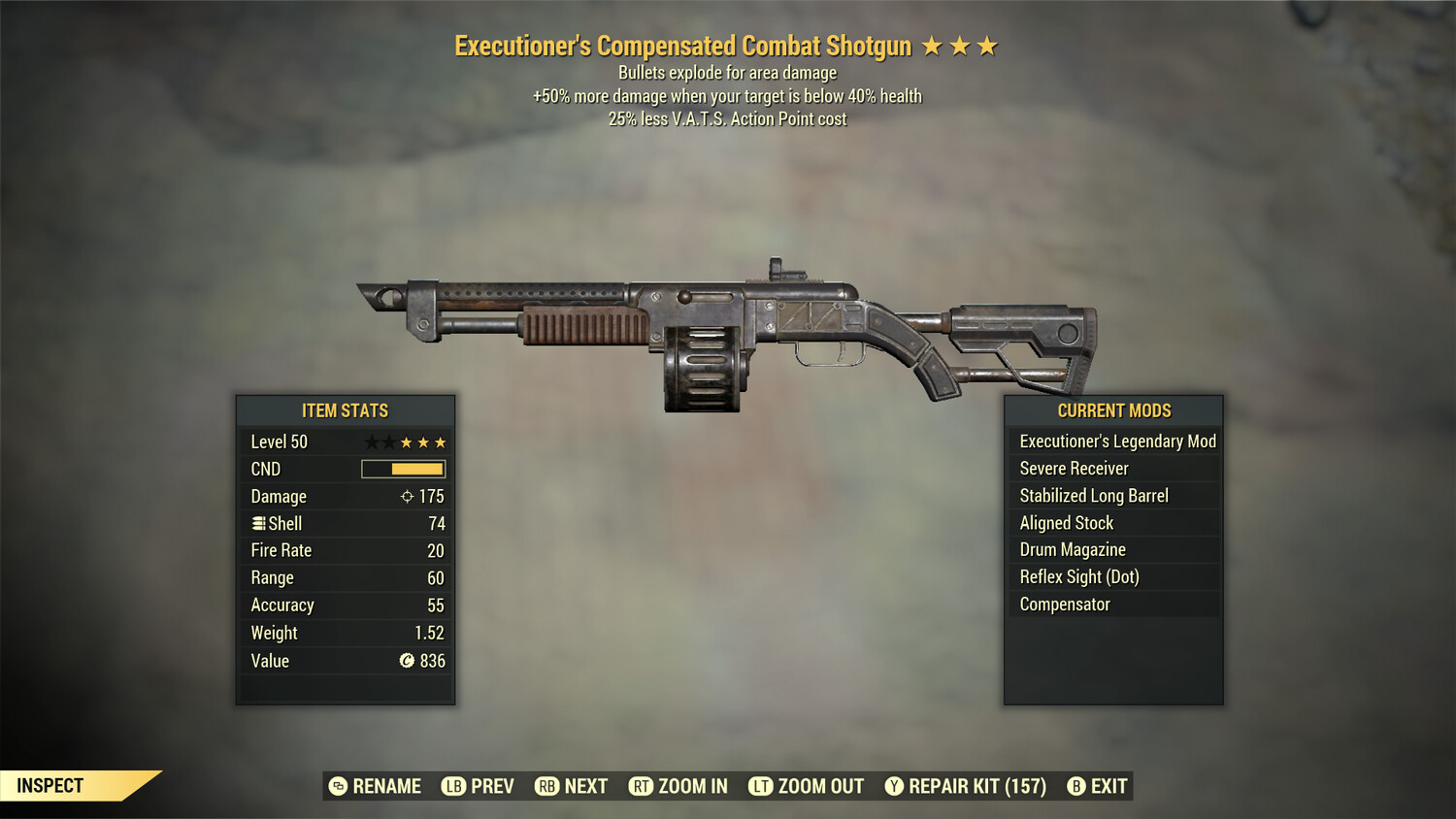Click the first dimmed star on the Level row
This screenshot has width=1456, height=819.
click(373, 442)
